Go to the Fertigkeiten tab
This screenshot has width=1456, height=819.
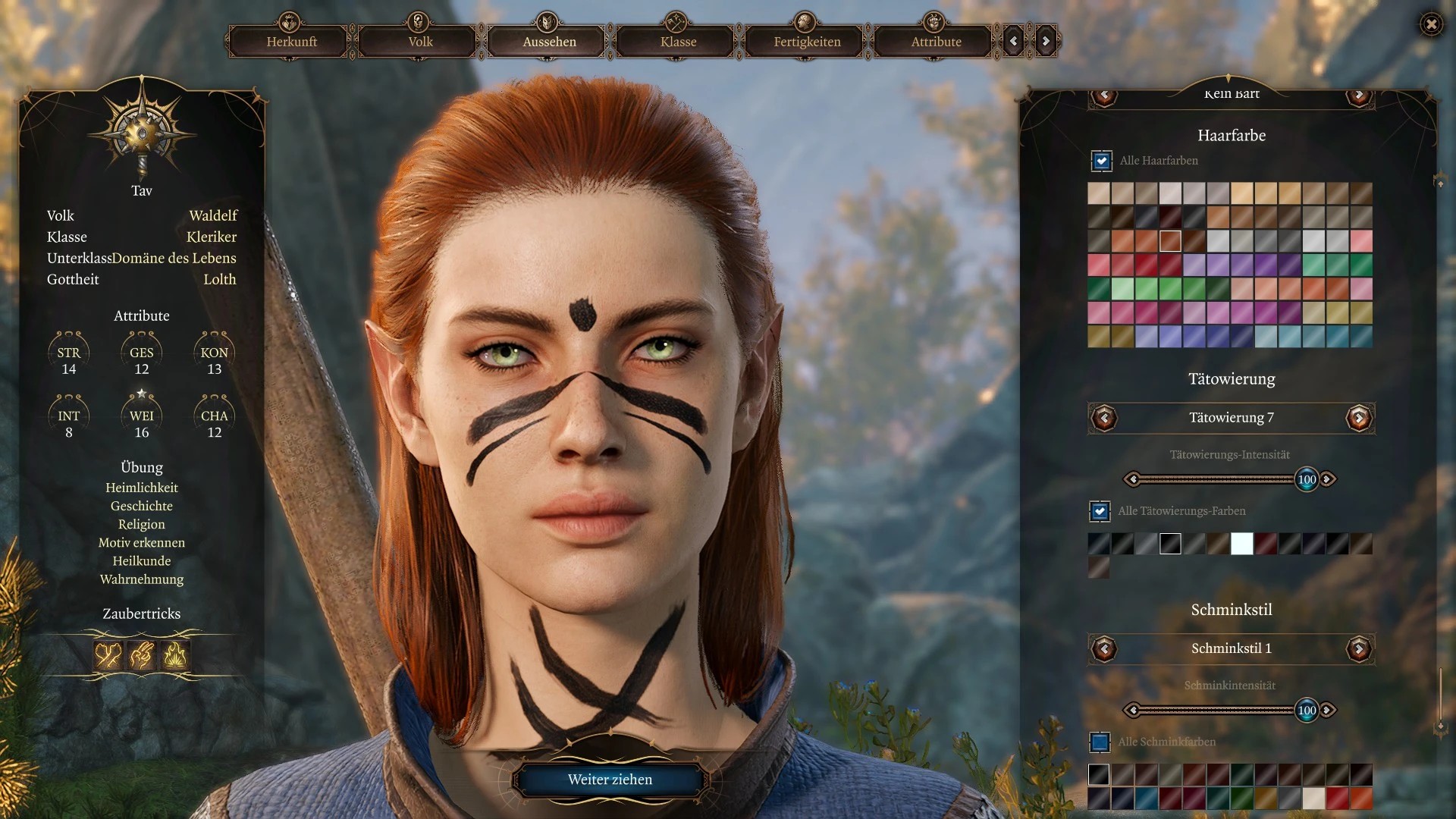(807, 42)
